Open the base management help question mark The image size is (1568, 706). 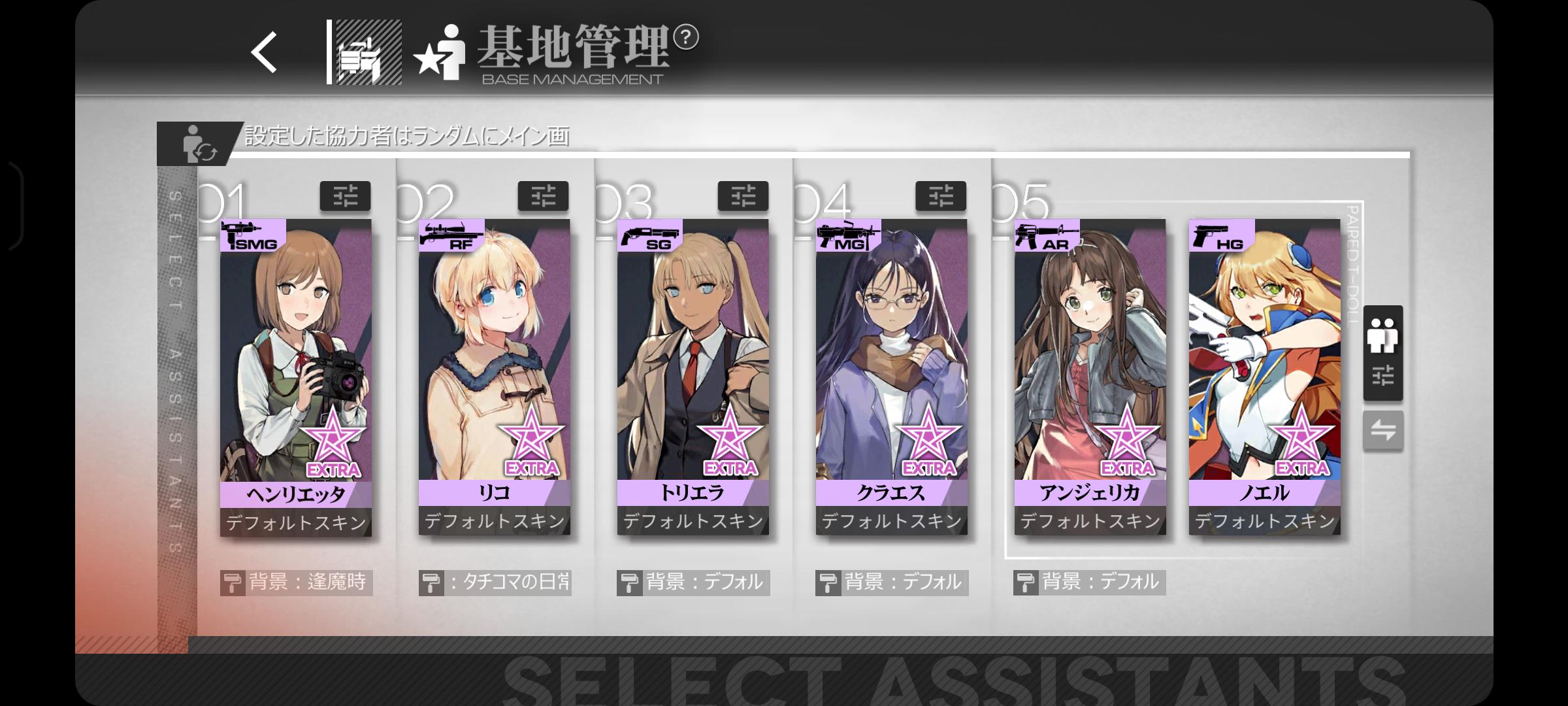pyautogui.click(x=685, y=37)
